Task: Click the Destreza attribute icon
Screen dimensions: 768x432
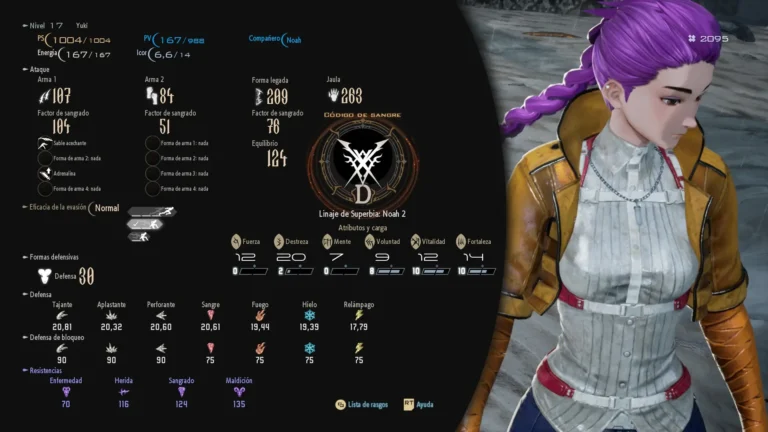Action: (x=282, y=241)
